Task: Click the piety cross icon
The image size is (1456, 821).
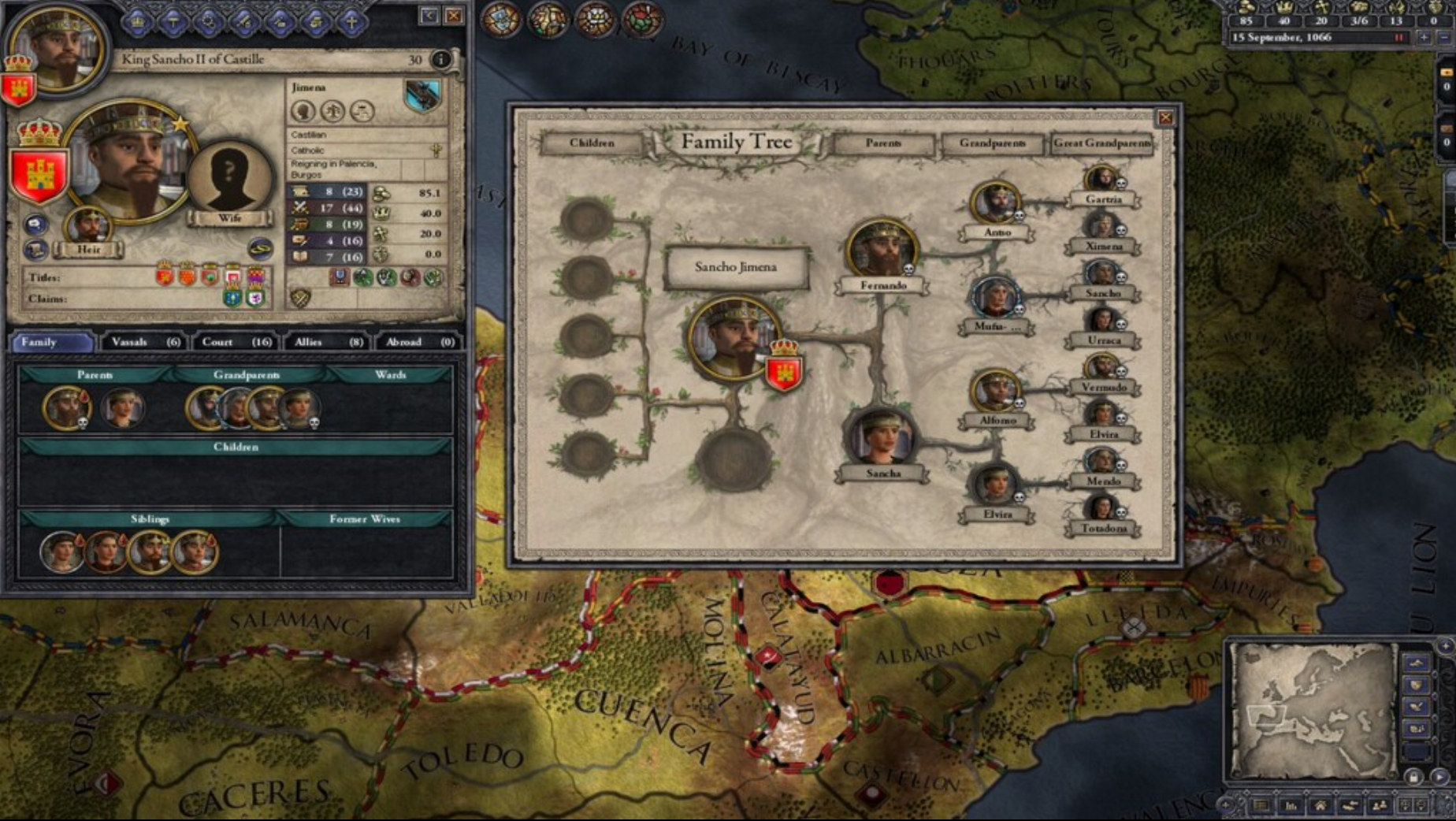Action: [382, 233]
